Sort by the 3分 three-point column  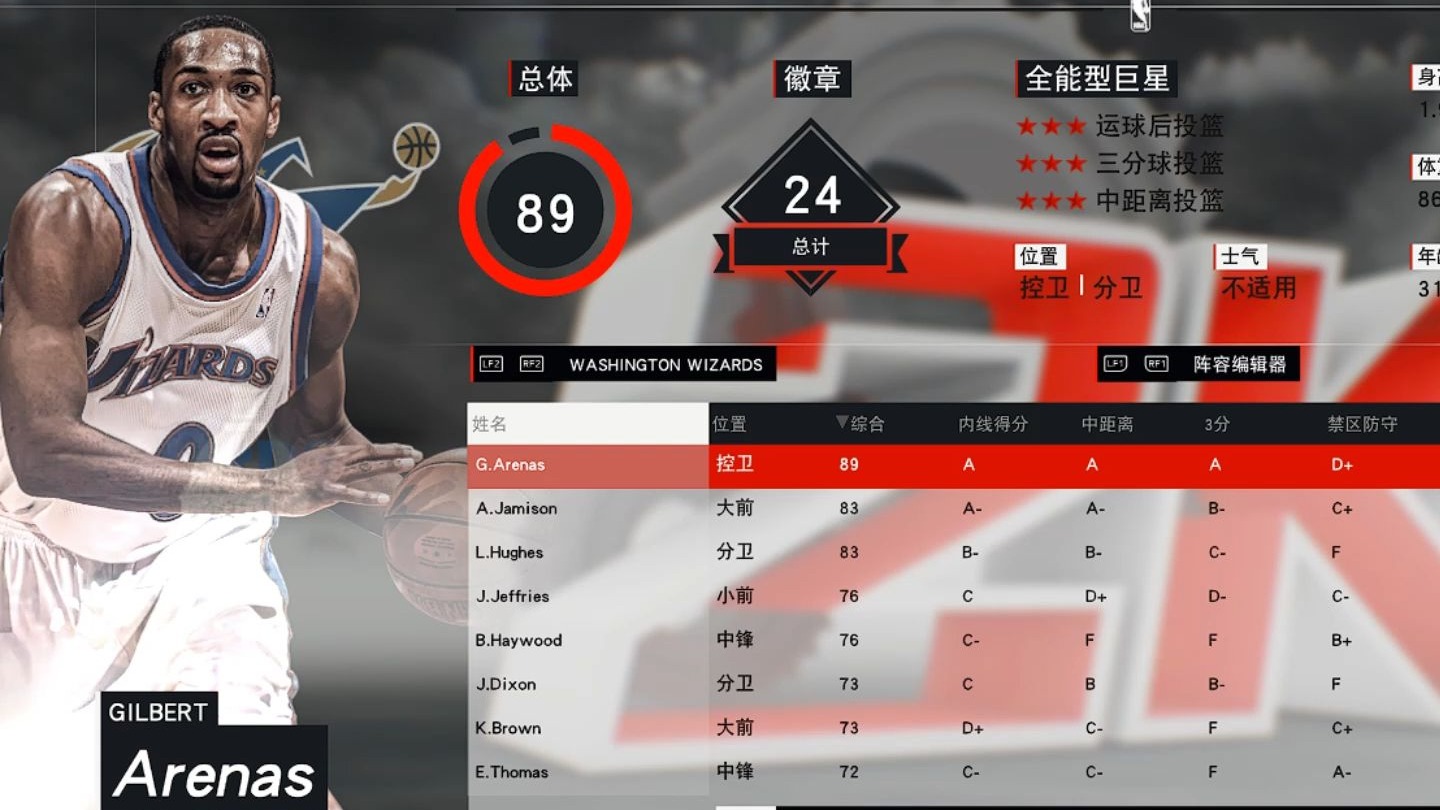(x=1216, y=424)
